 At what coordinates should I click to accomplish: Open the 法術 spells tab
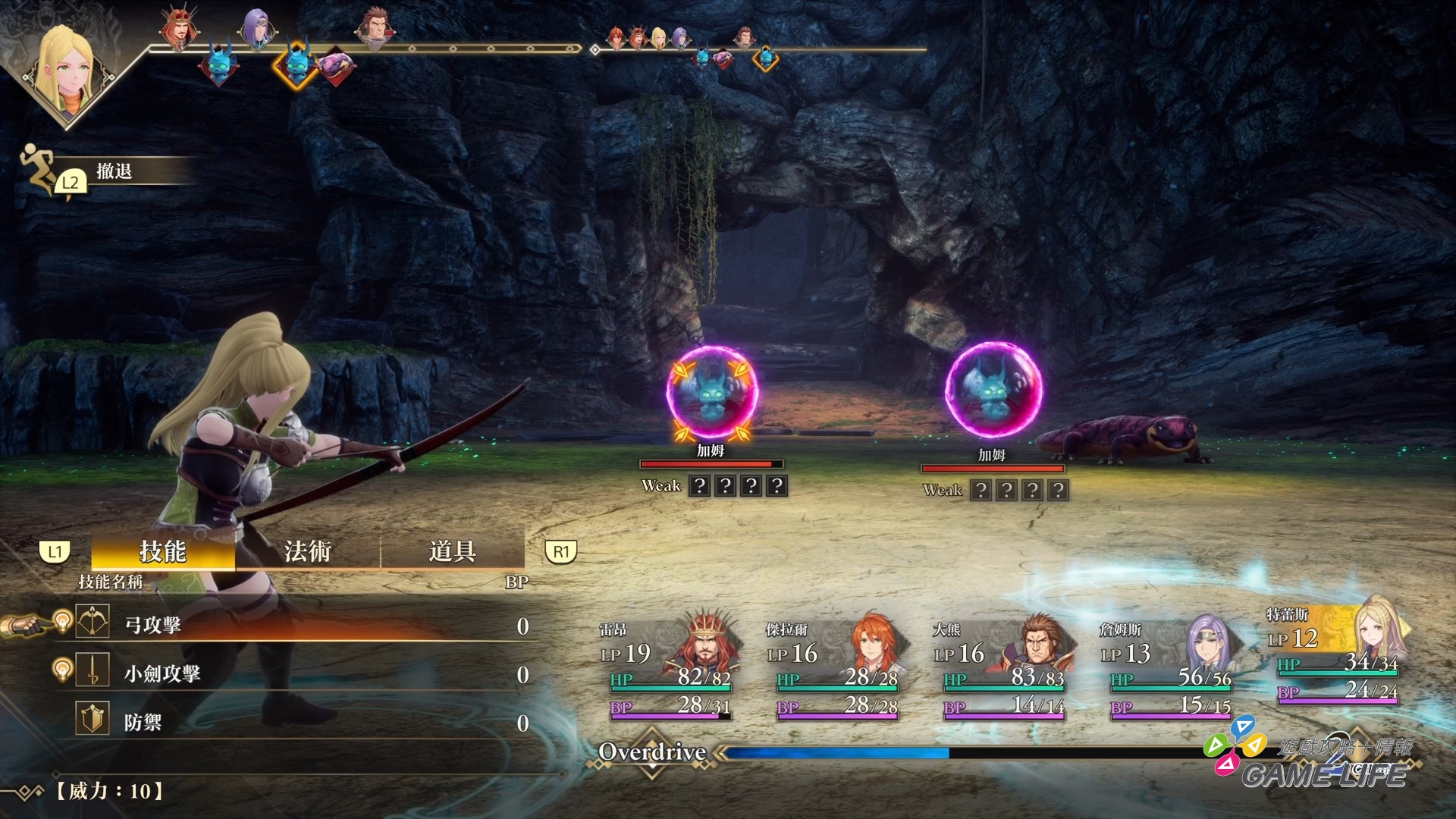coord(307,551)
